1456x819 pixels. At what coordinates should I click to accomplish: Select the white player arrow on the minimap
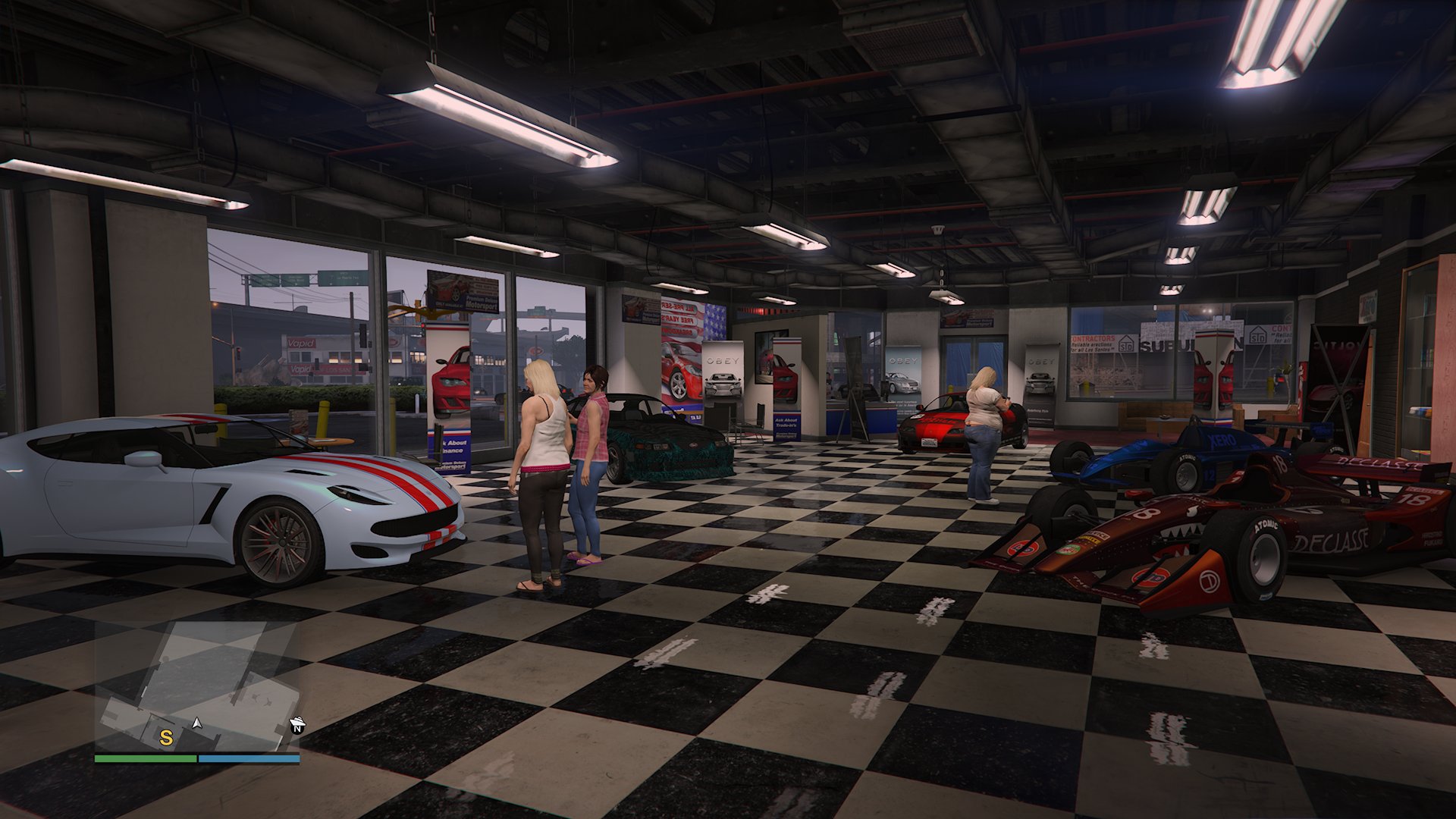click(197, 723)
